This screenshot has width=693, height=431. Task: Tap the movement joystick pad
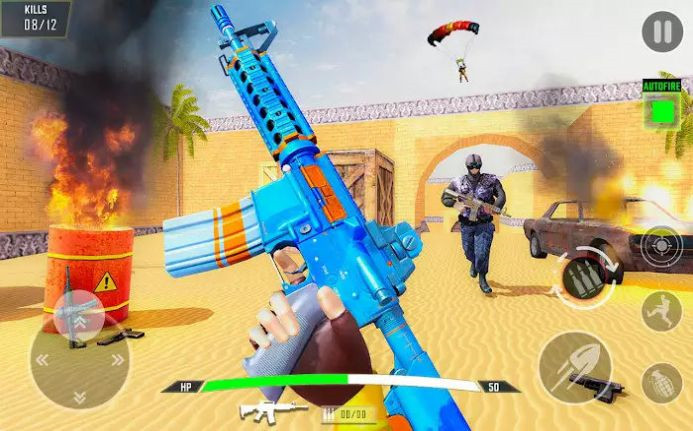(79, 356)
